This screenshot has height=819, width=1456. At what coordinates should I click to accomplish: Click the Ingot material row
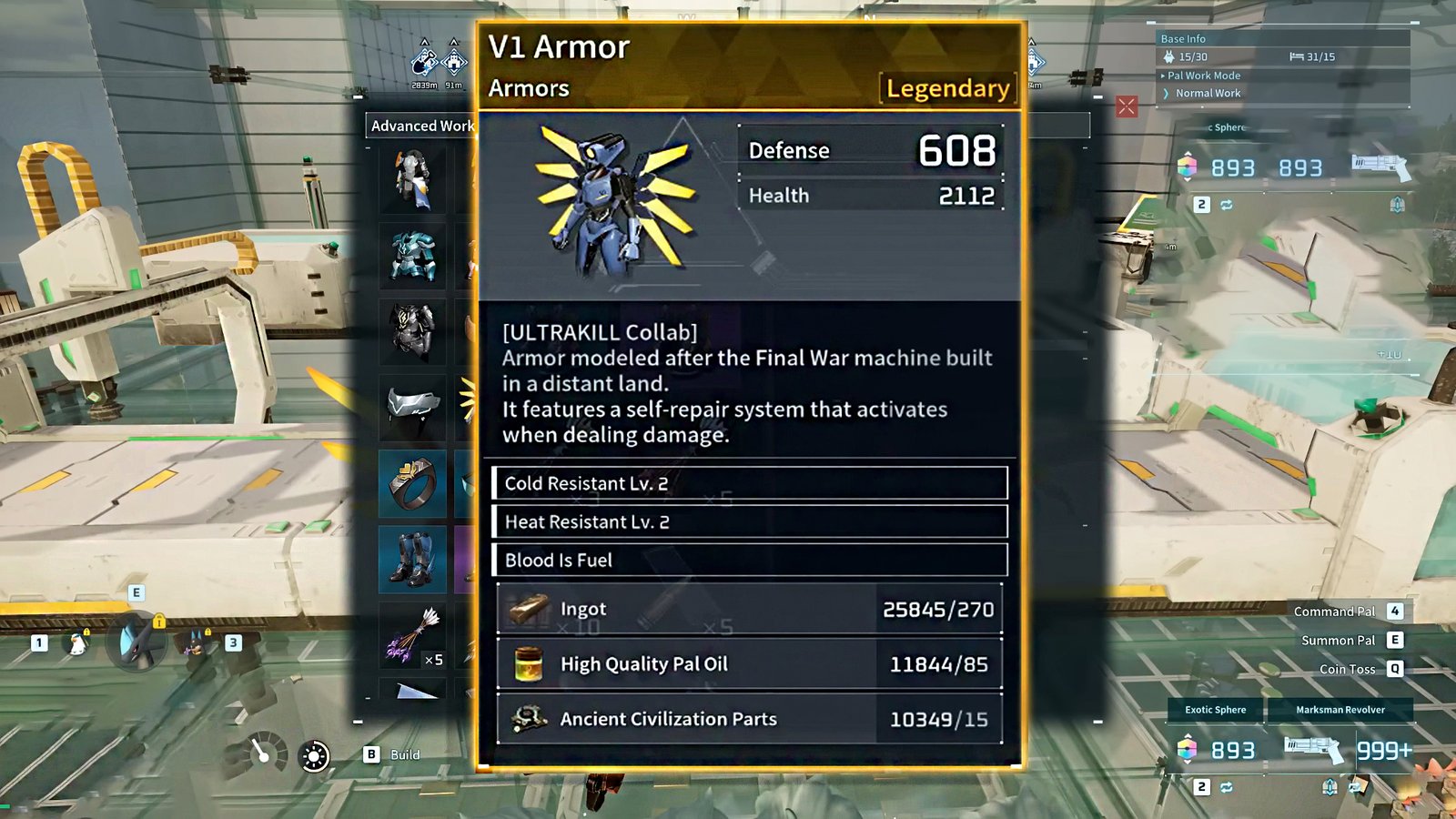coord(749,609)
